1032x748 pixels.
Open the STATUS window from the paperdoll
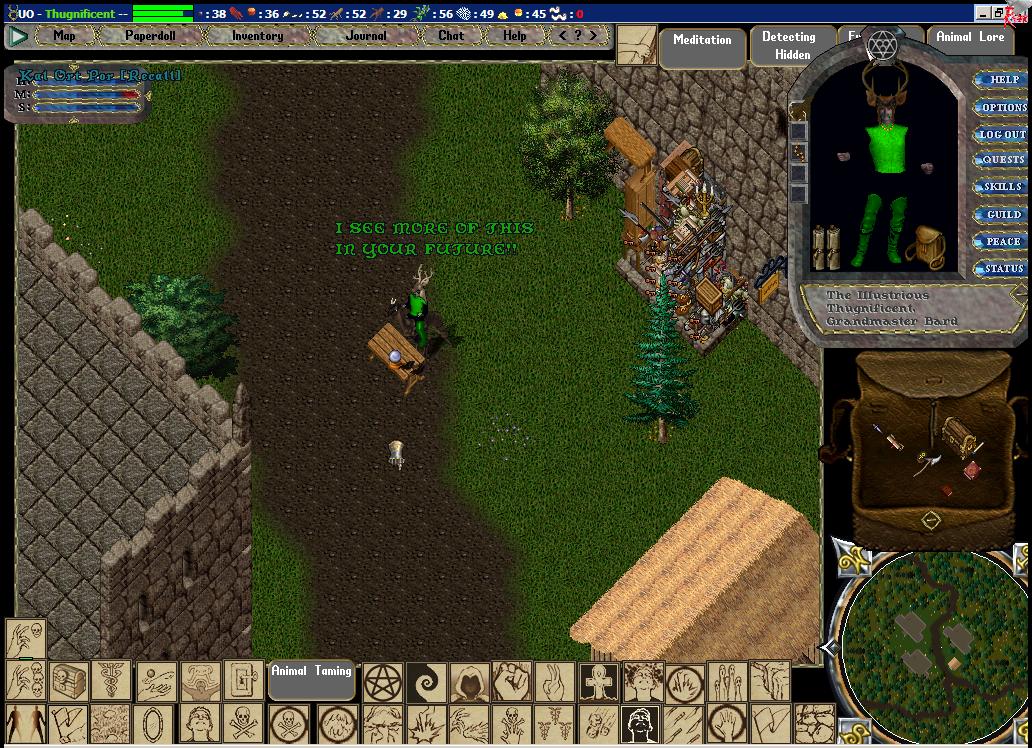(1003, 268)
